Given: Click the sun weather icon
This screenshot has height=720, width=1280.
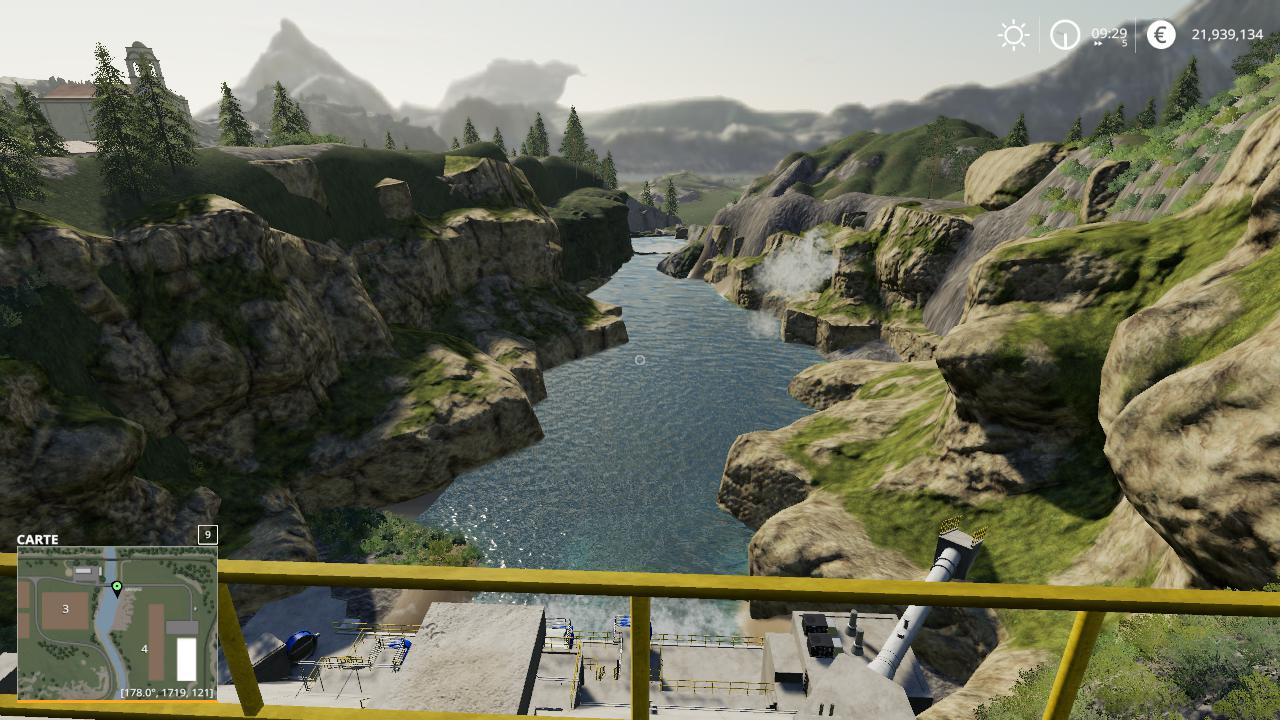Looking at the screenshot, I should point(1013,36).
